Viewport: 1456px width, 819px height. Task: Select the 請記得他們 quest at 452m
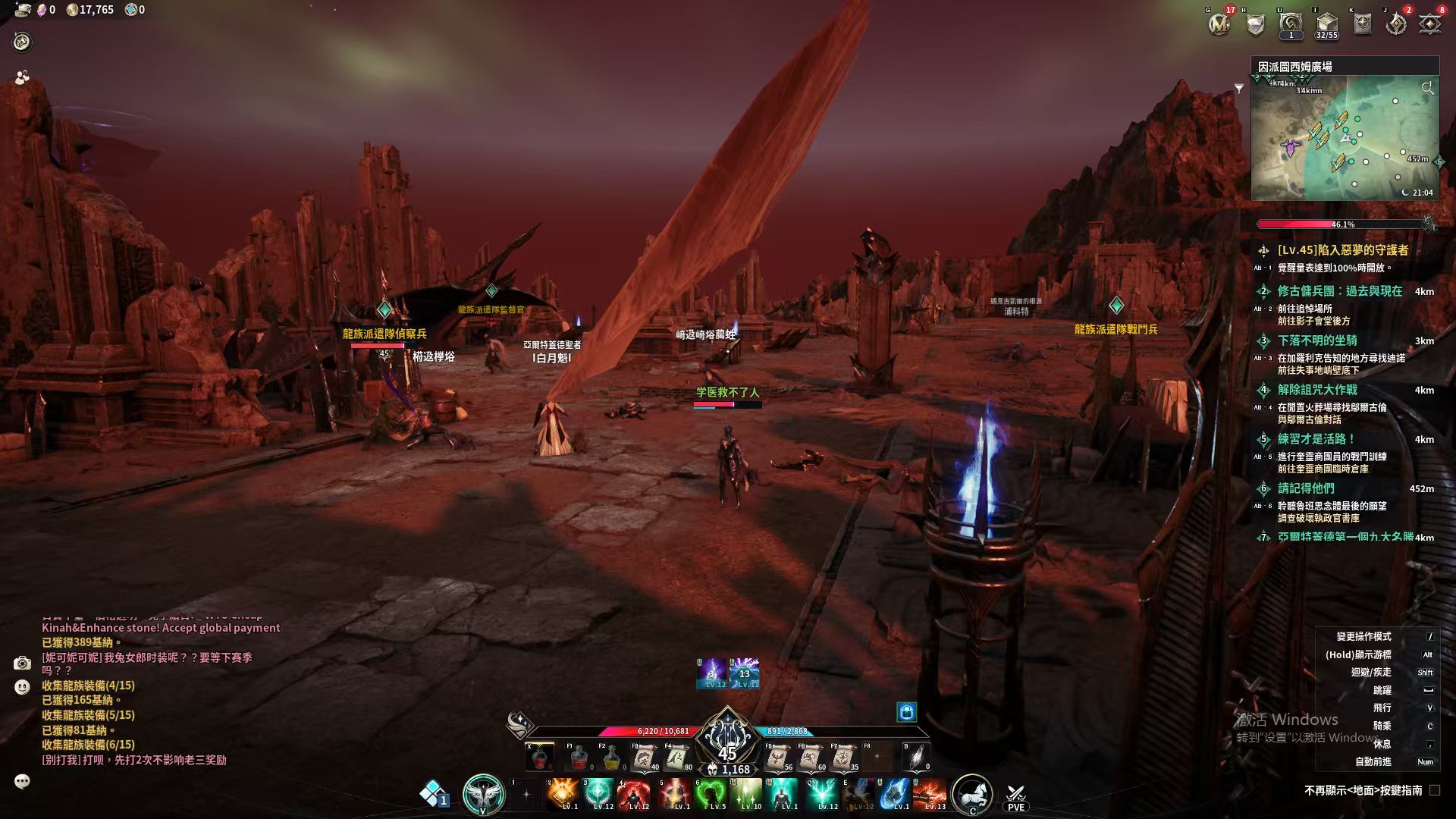[x=1306, y=489]
